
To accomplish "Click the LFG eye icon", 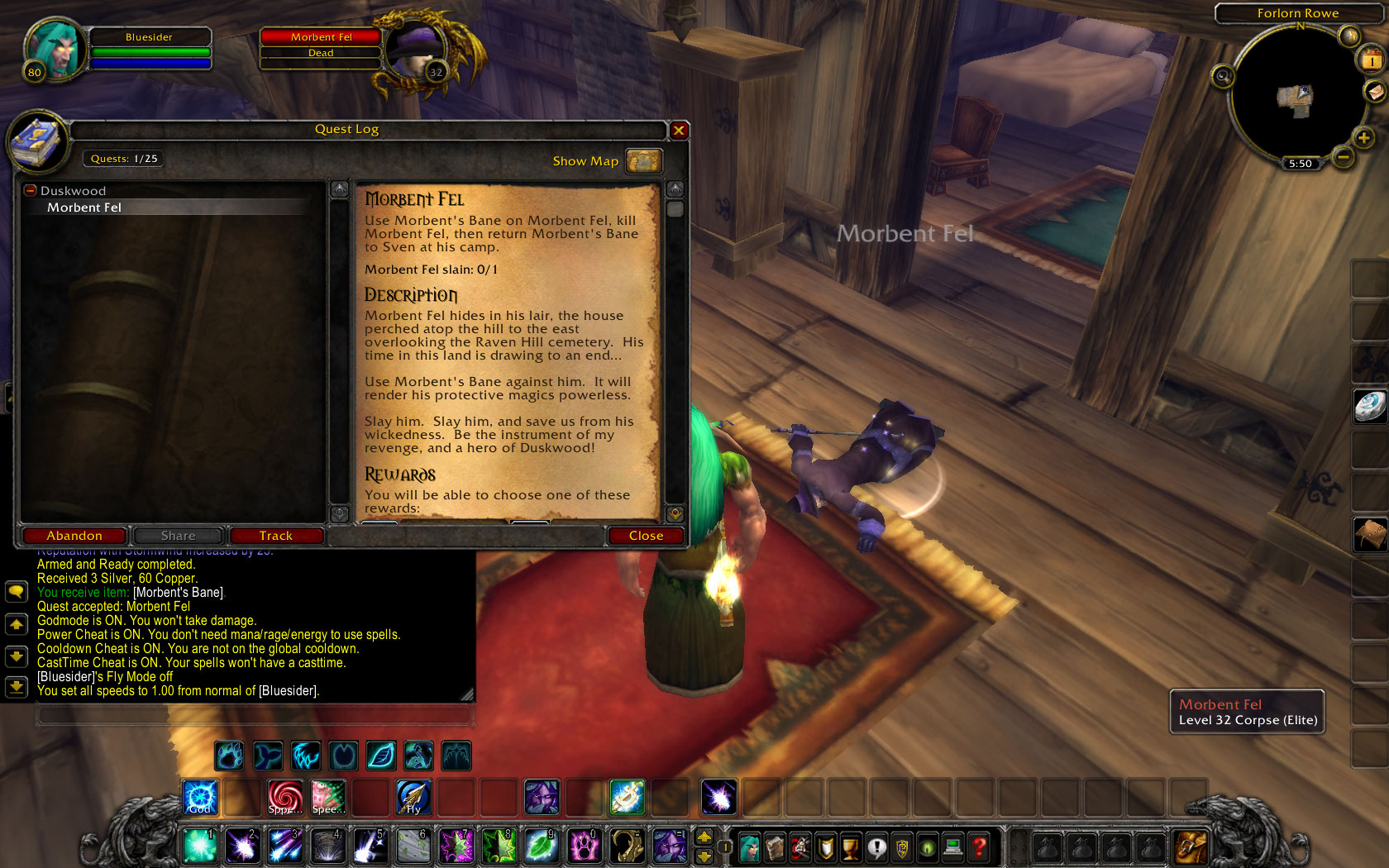I will coord(928,847).
